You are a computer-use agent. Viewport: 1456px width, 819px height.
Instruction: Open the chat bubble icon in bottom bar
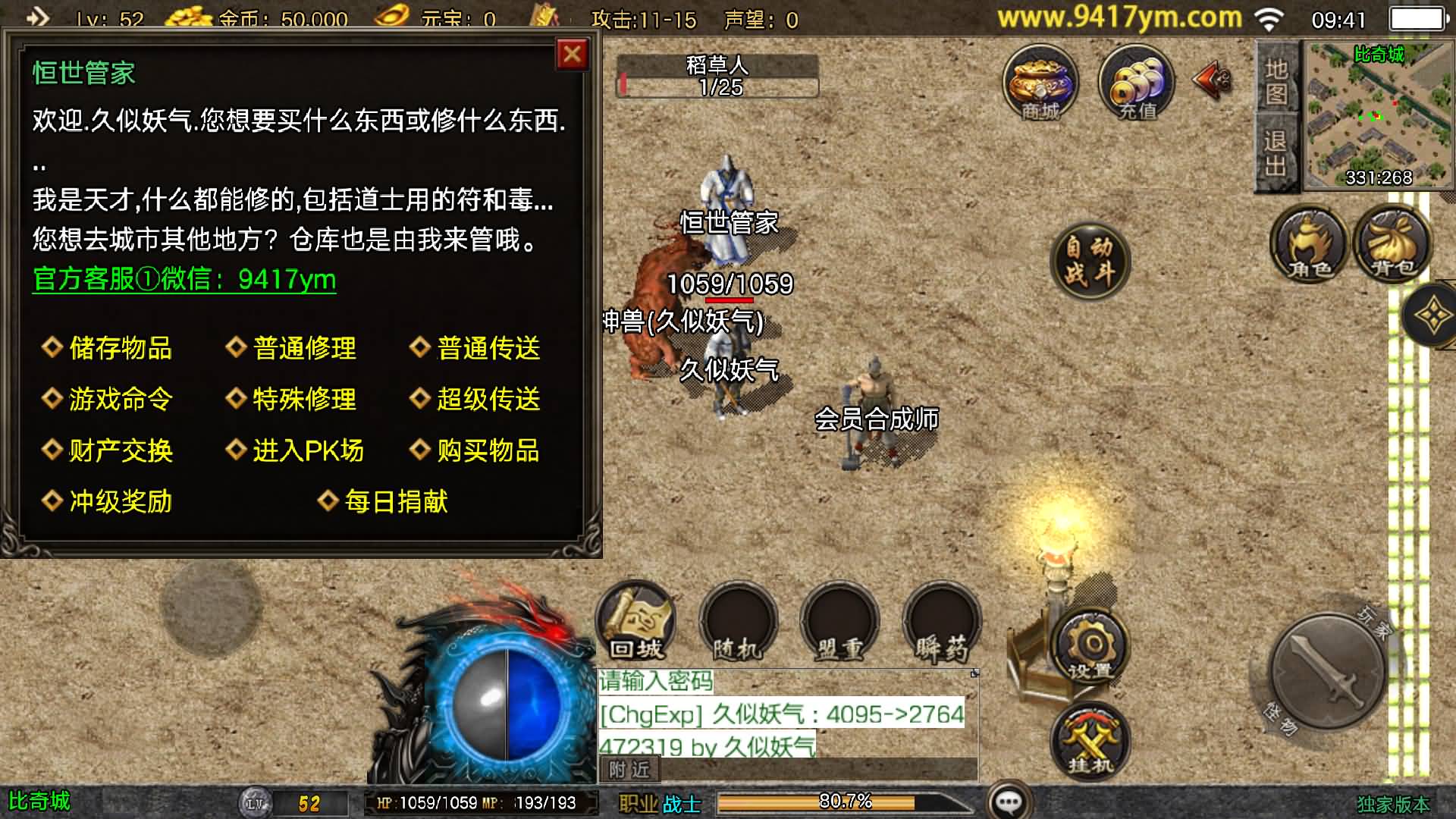pyautogui.click(x=1010, y=799)
